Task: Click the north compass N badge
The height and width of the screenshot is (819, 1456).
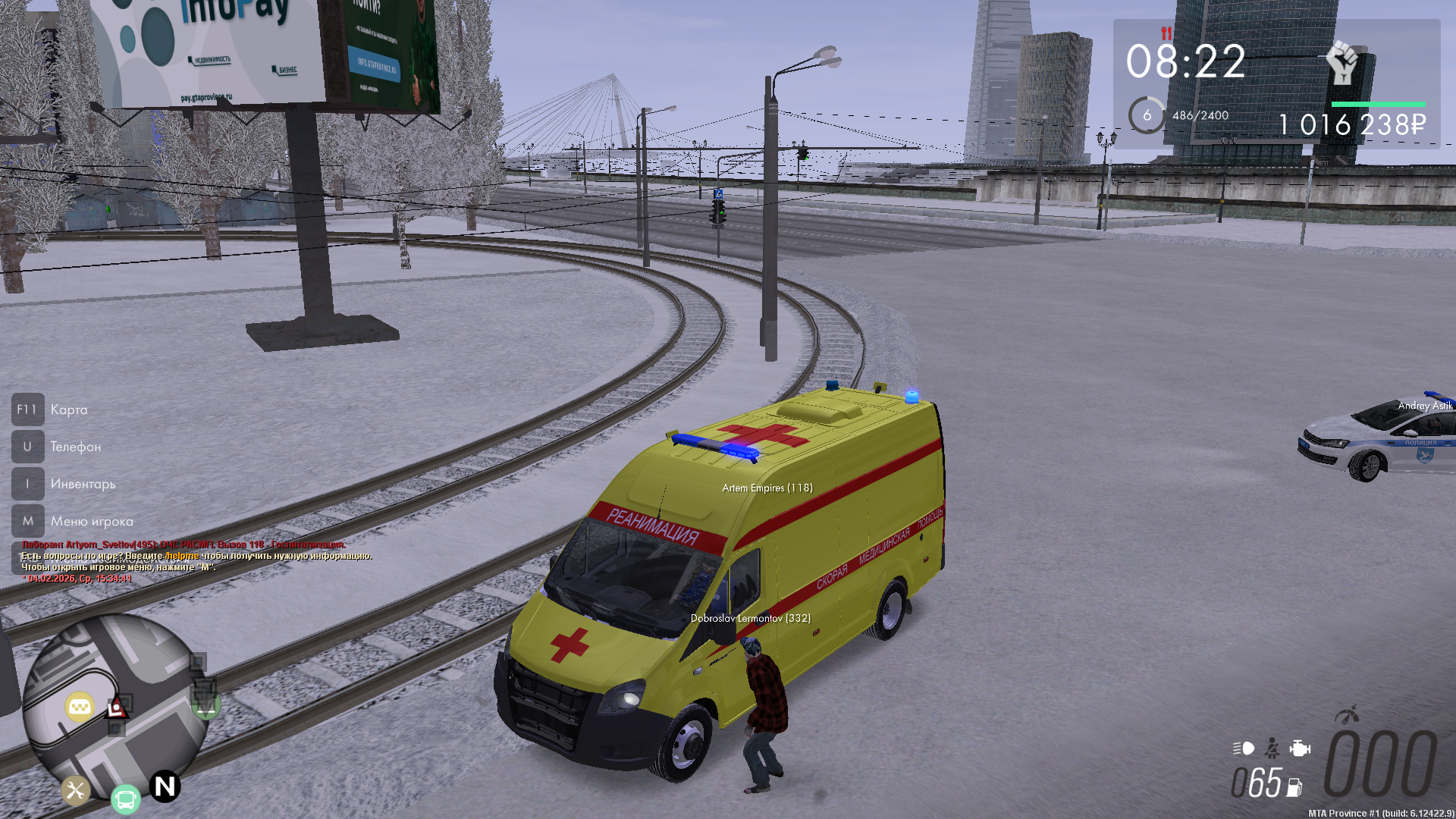Action: point(165,786)
